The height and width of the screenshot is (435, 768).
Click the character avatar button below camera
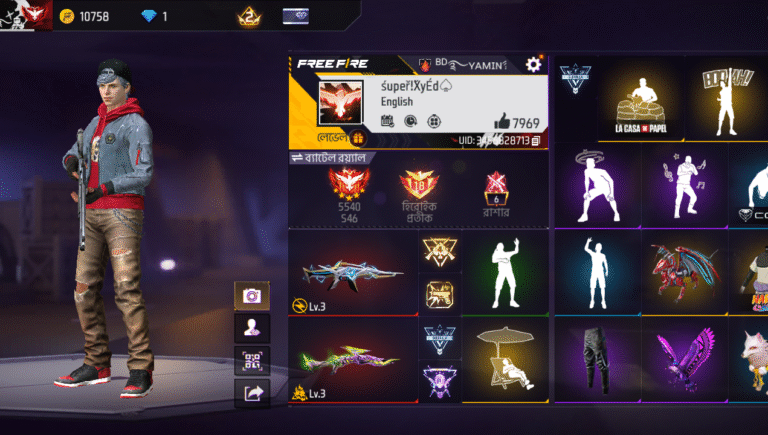point(251,327)
